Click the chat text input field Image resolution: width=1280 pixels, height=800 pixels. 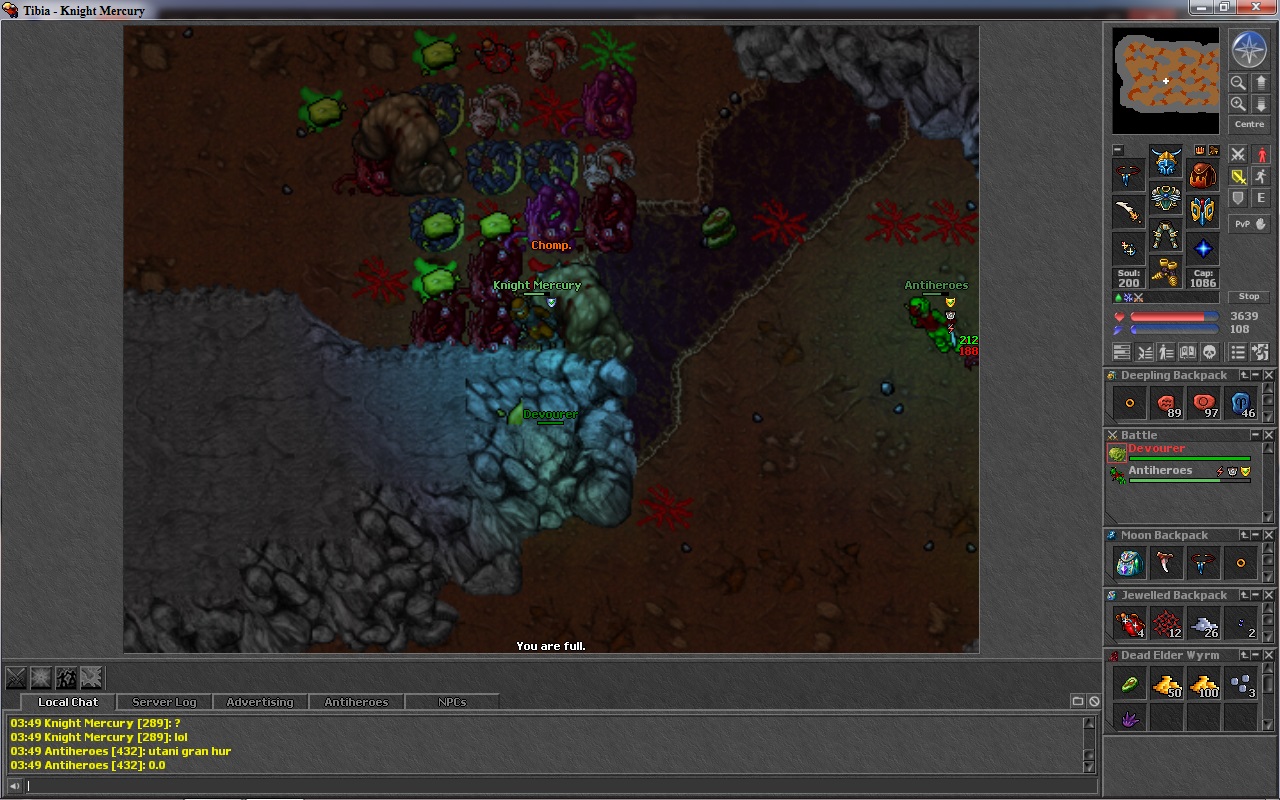[550, 786]
